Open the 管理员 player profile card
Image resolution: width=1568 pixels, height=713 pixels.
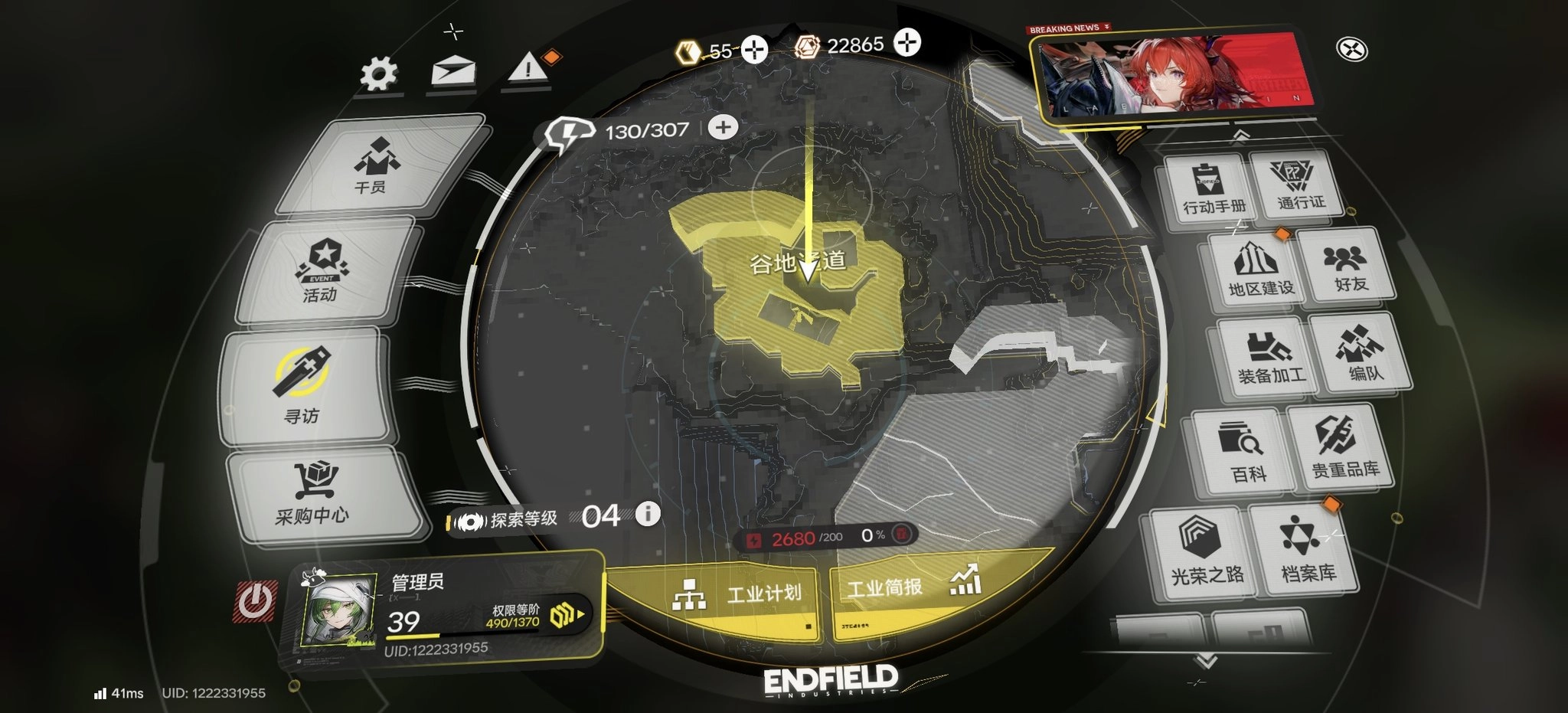click(x=444, y=614)
